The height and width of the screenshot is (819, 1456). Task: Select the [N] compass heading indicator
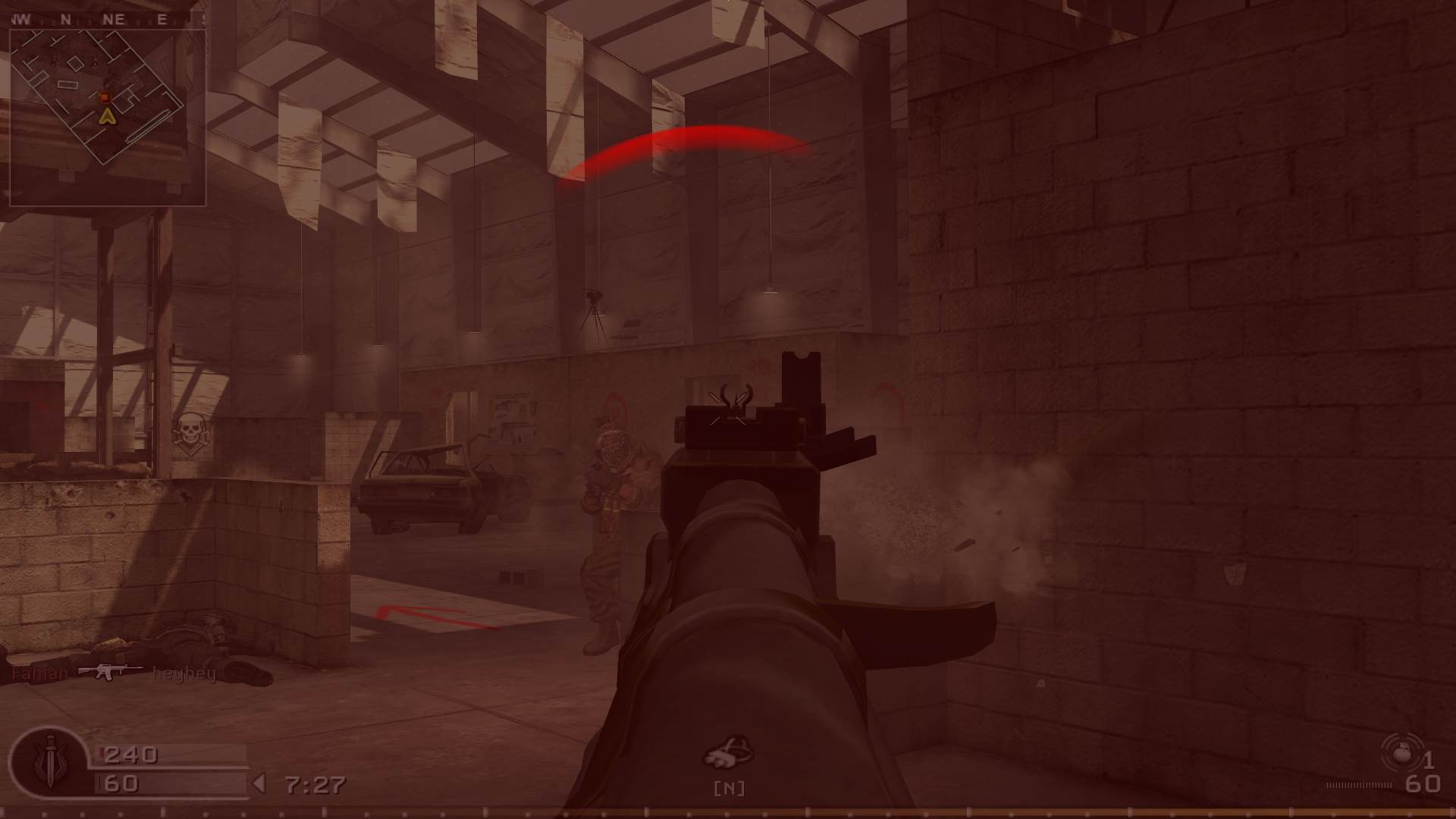(x=728, y=787)
